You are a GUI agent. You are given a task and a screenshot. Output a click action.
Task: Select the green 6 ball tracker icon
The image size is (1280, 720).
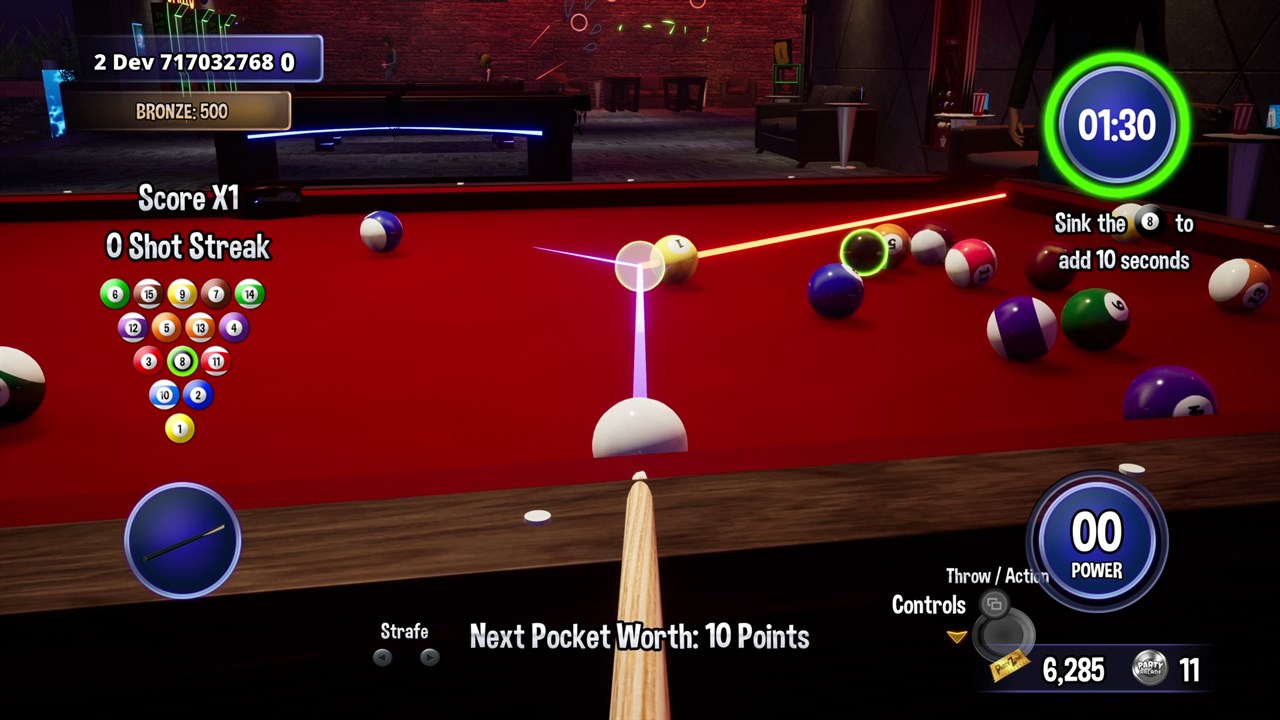pyautogui.click(x=115, y=294)
